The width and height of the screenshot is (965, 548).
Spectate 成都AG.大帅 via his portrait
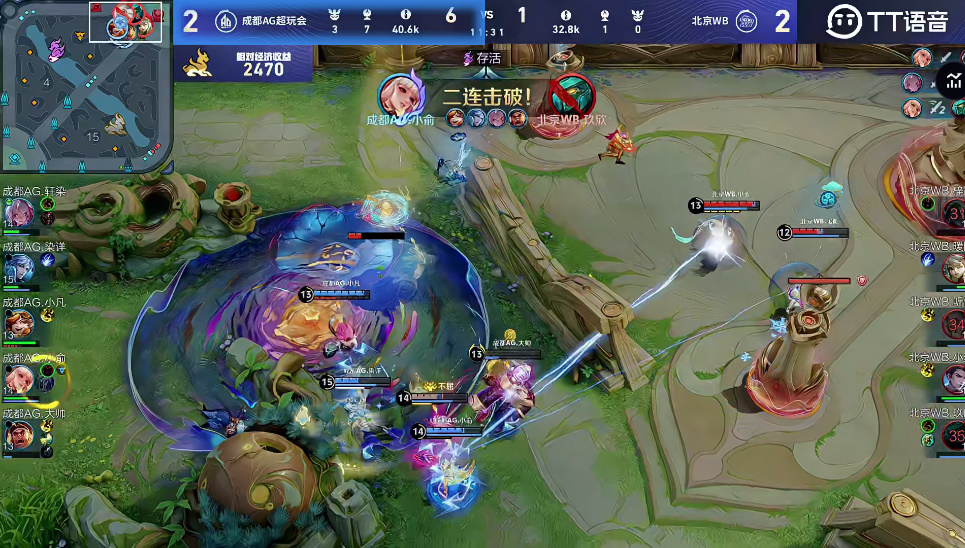pos(21,435)
